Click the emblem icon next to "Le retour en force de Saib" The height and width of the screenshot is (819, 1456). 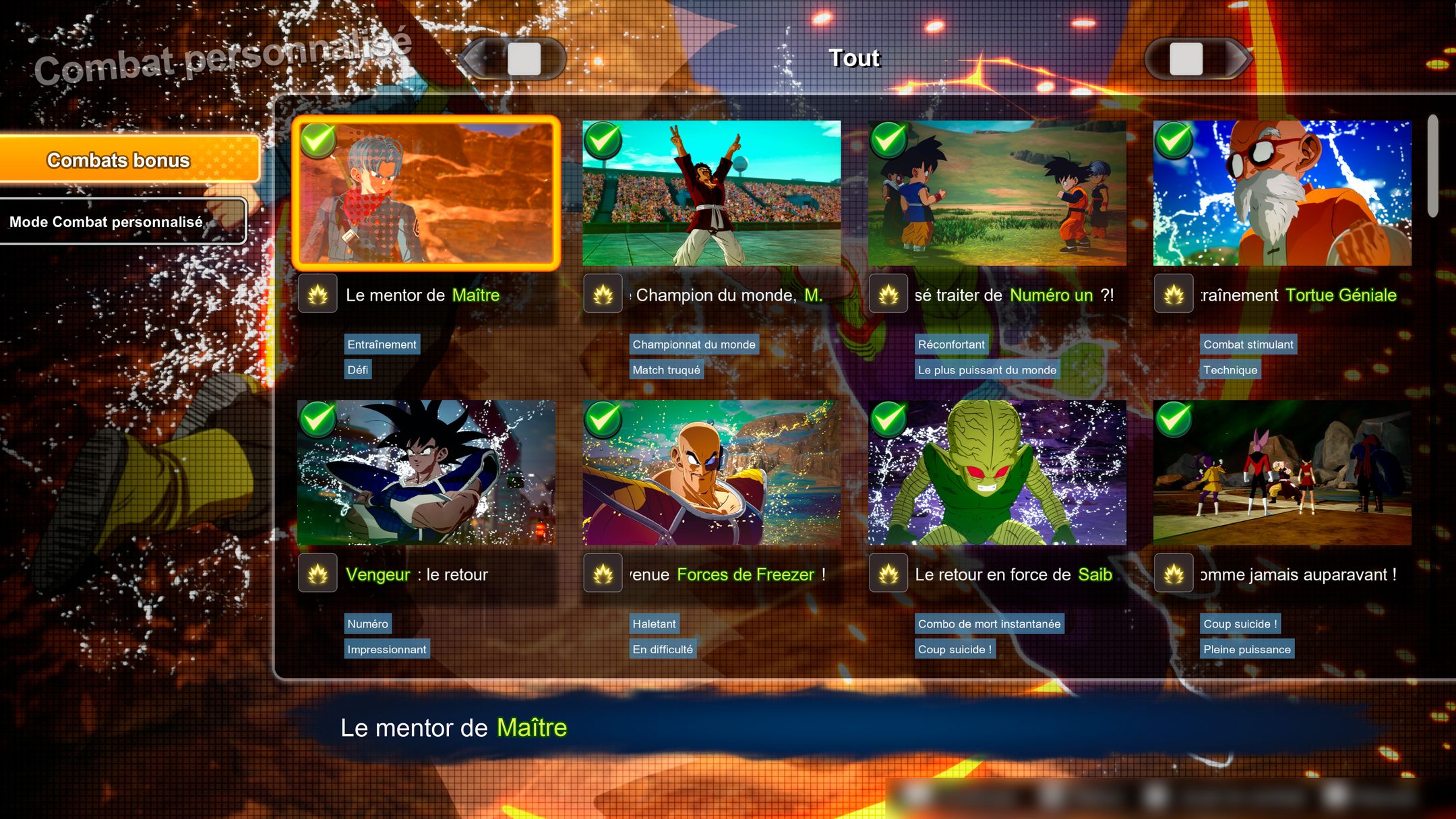pos(889,574)
